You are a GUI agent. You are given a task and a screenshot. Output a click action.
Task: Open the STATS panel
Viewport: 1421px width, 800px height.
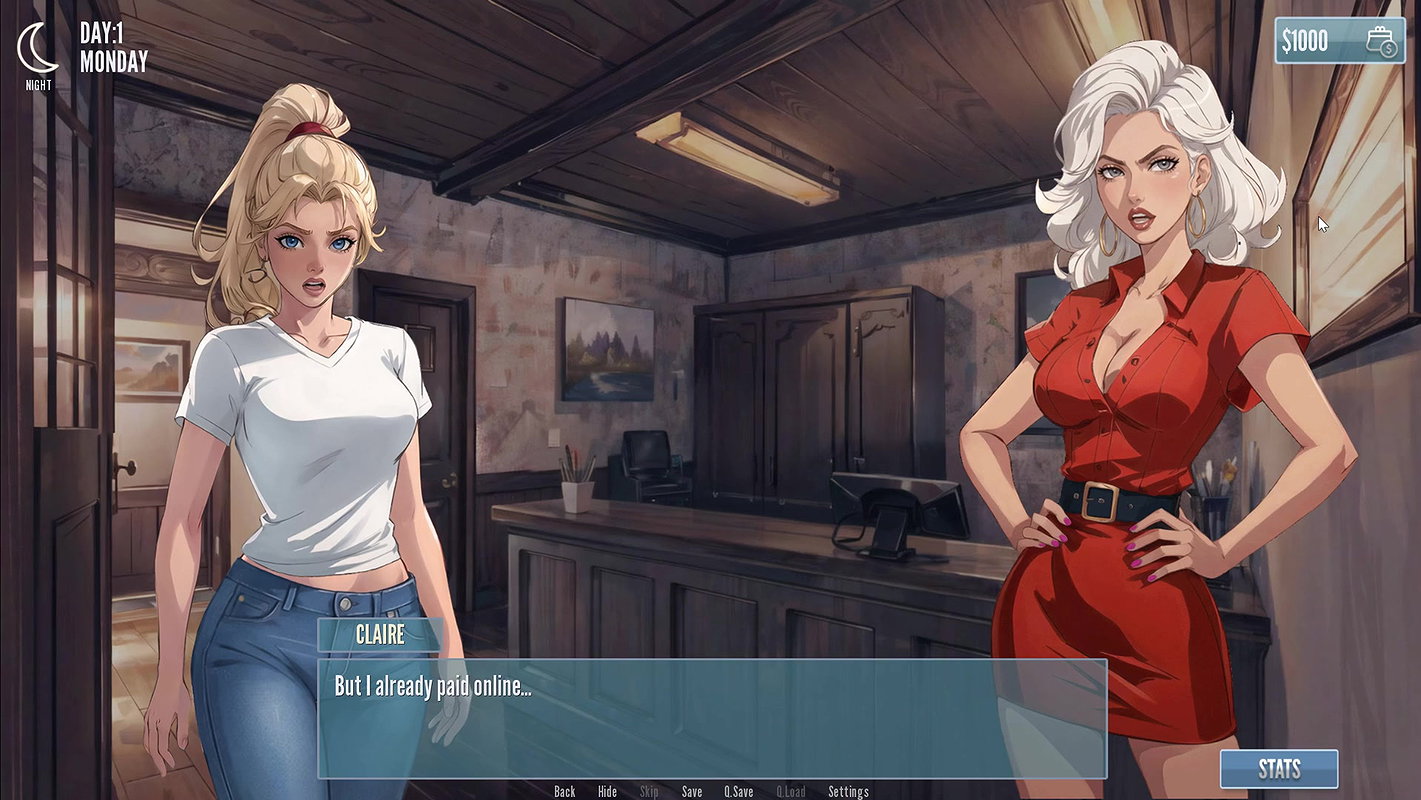click(1279, 769)
